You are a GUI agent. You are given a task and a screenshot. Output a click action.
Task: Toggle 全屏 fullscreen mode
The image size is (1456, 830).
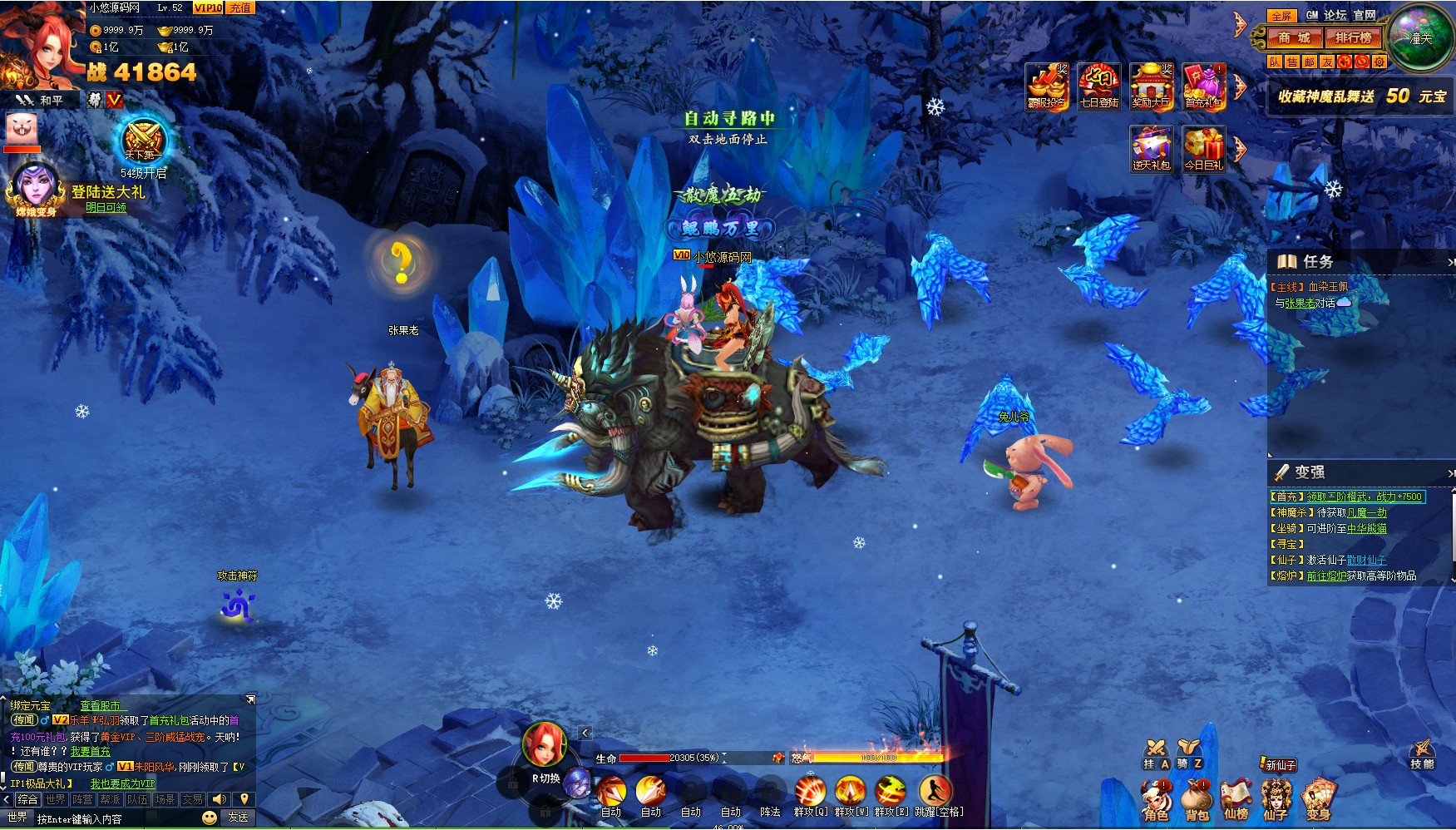pyautogui.click(x=1281, y=16)
